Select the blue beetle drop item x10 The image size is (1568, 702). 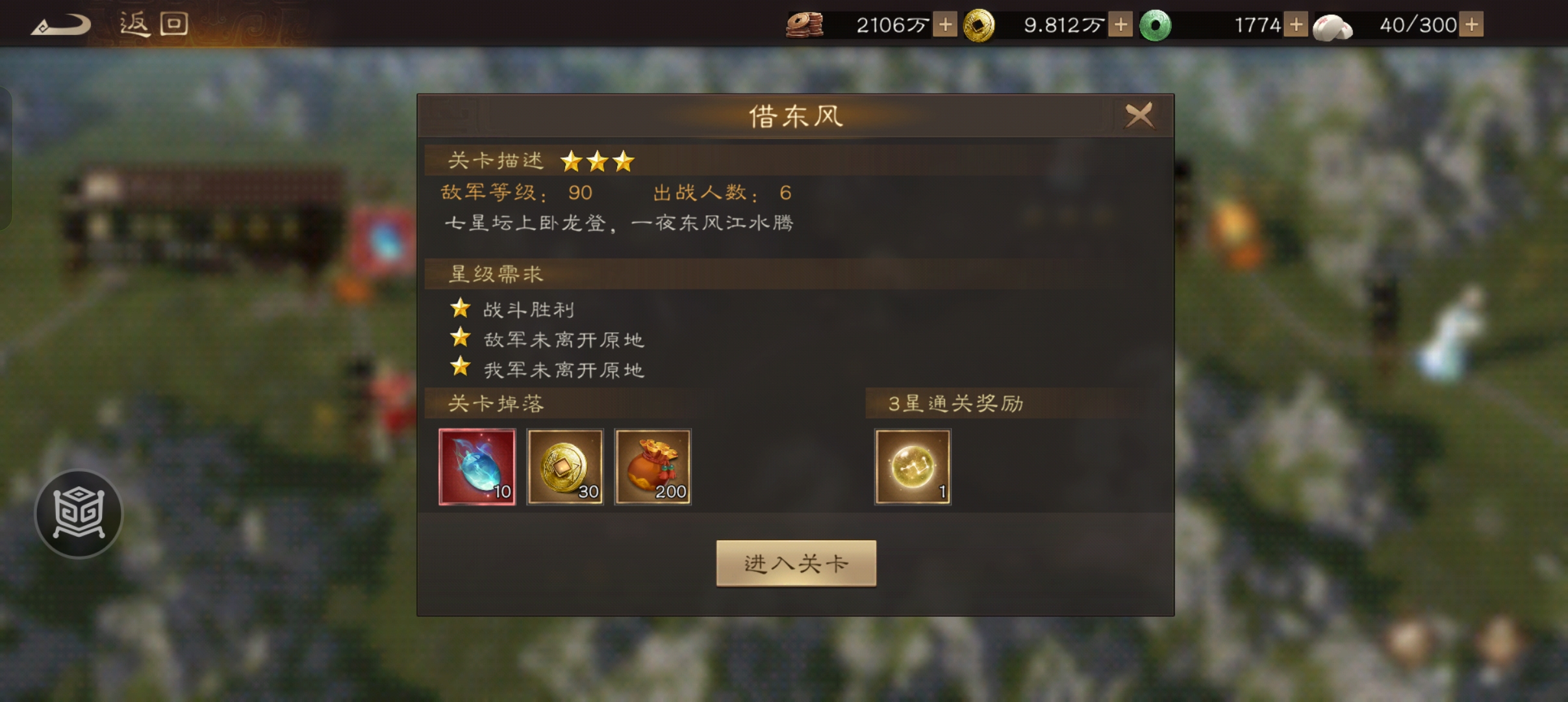tap(477, 467)
